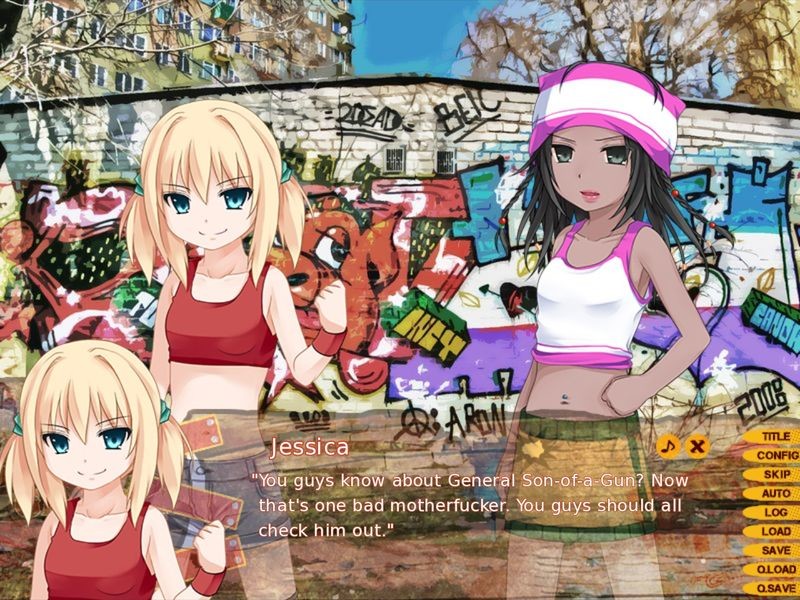
Task: Open the SAVE game screen
Action: click(773, 551)
